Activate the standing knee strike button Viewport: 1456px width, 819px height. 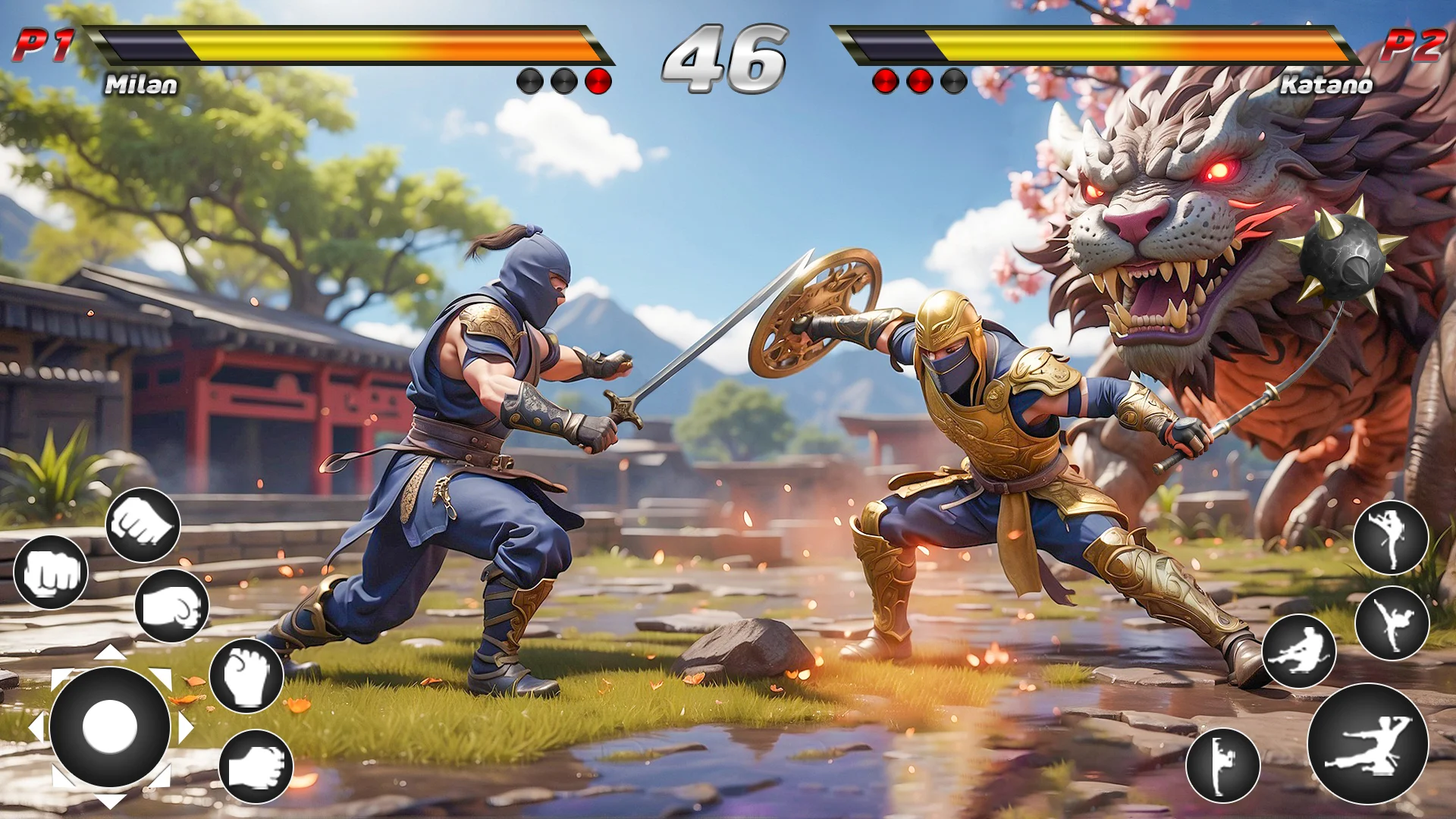point(1222,765)
